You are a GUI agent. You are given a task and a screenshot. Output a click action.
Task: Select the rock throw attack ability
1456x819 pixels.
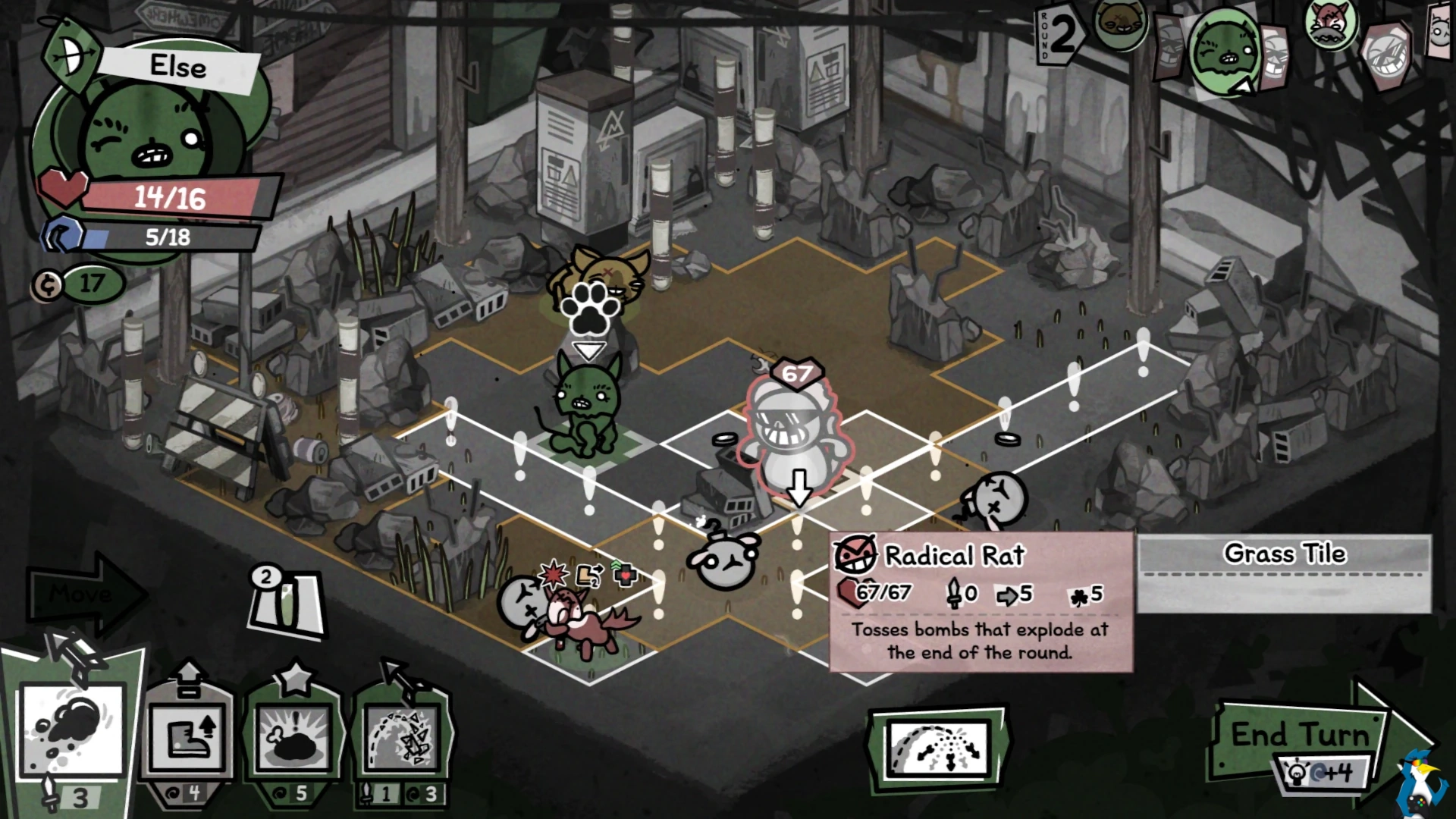point(72,732)
